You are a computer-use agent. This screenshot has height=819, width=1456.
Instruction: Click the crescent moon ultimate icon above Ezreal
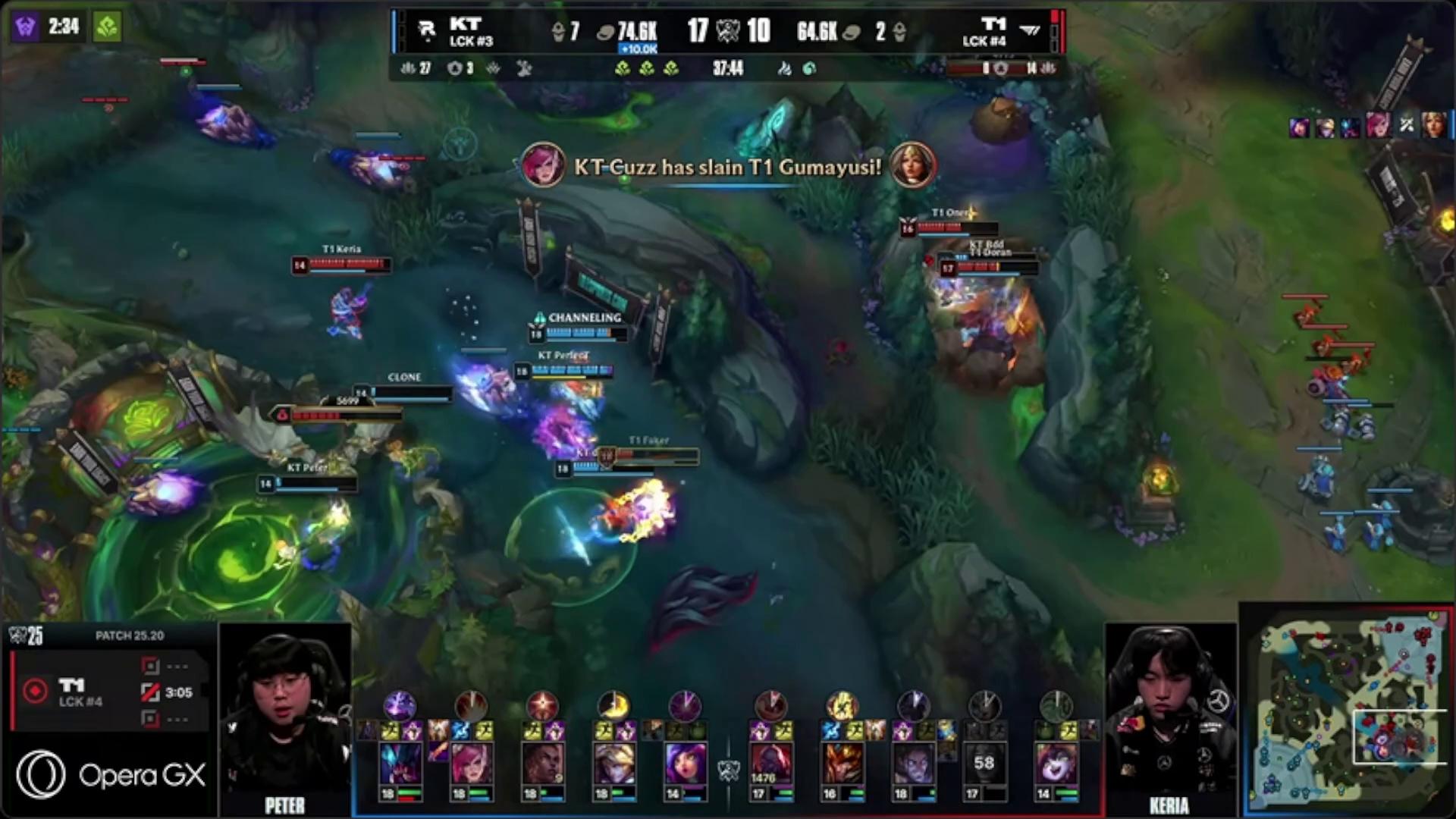coord(613,705)
